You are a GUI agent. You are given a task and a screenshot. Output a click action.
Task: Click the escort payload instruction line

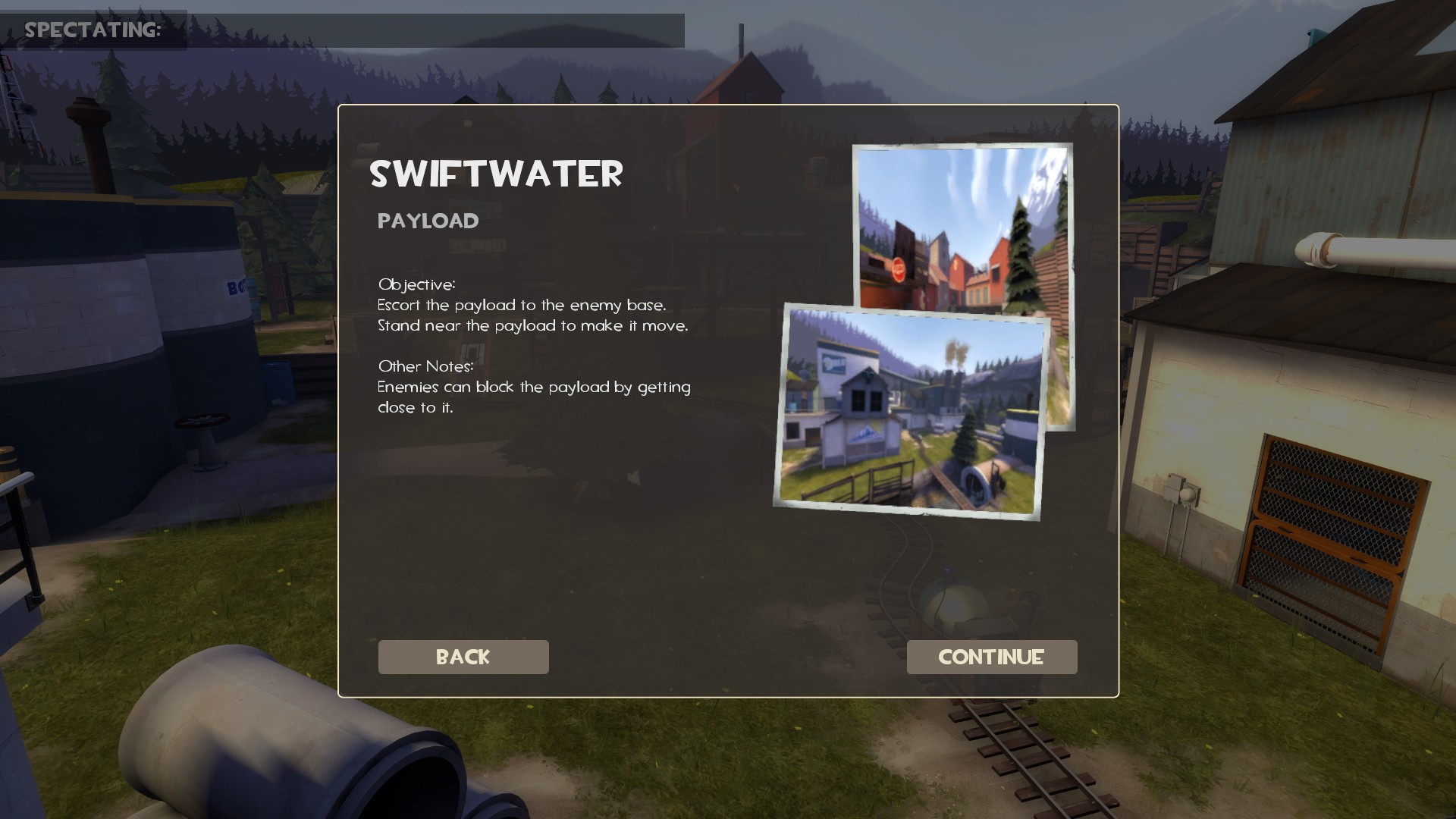point(522,306)
